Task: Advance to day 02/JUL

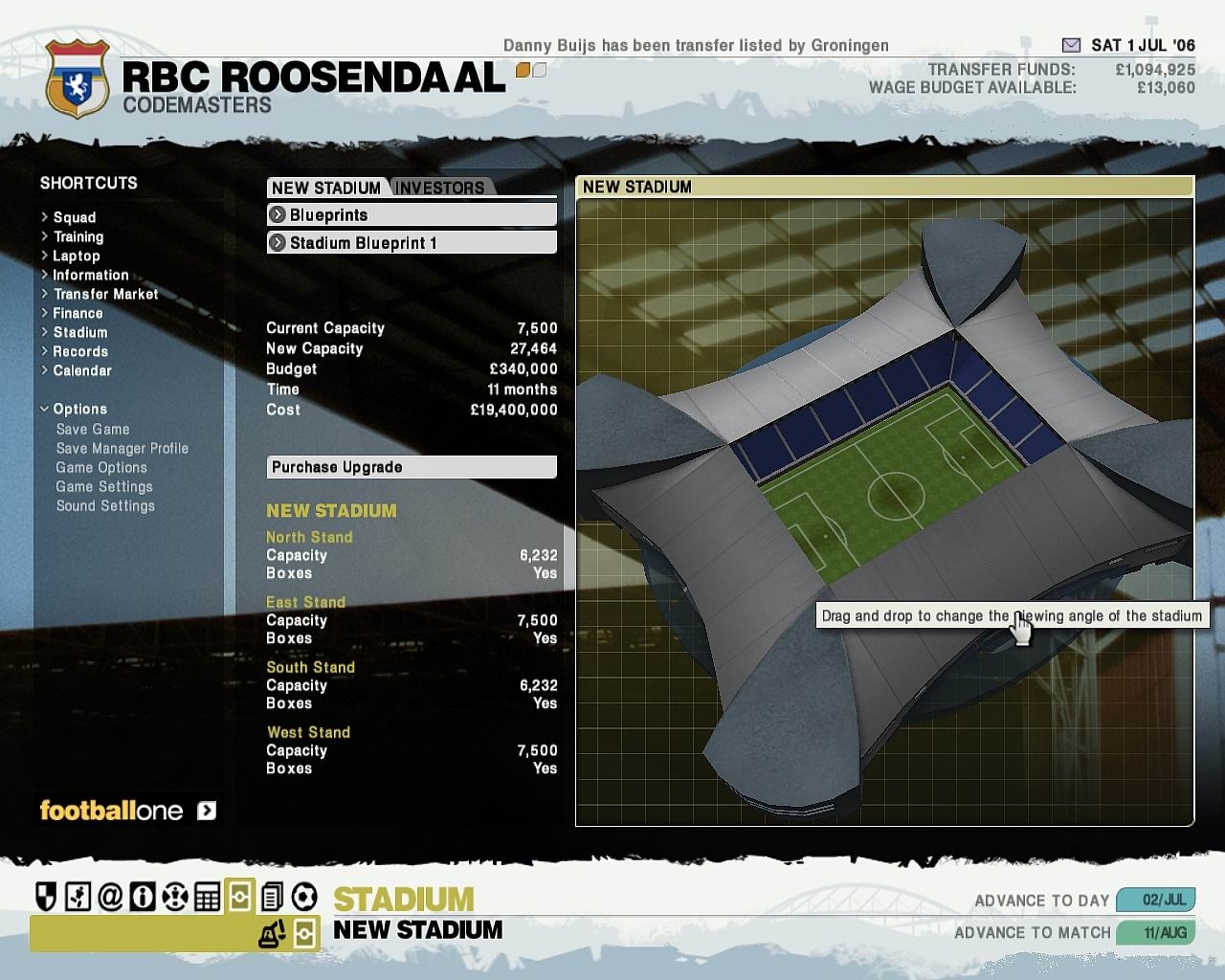Action: coord(1155,901)
